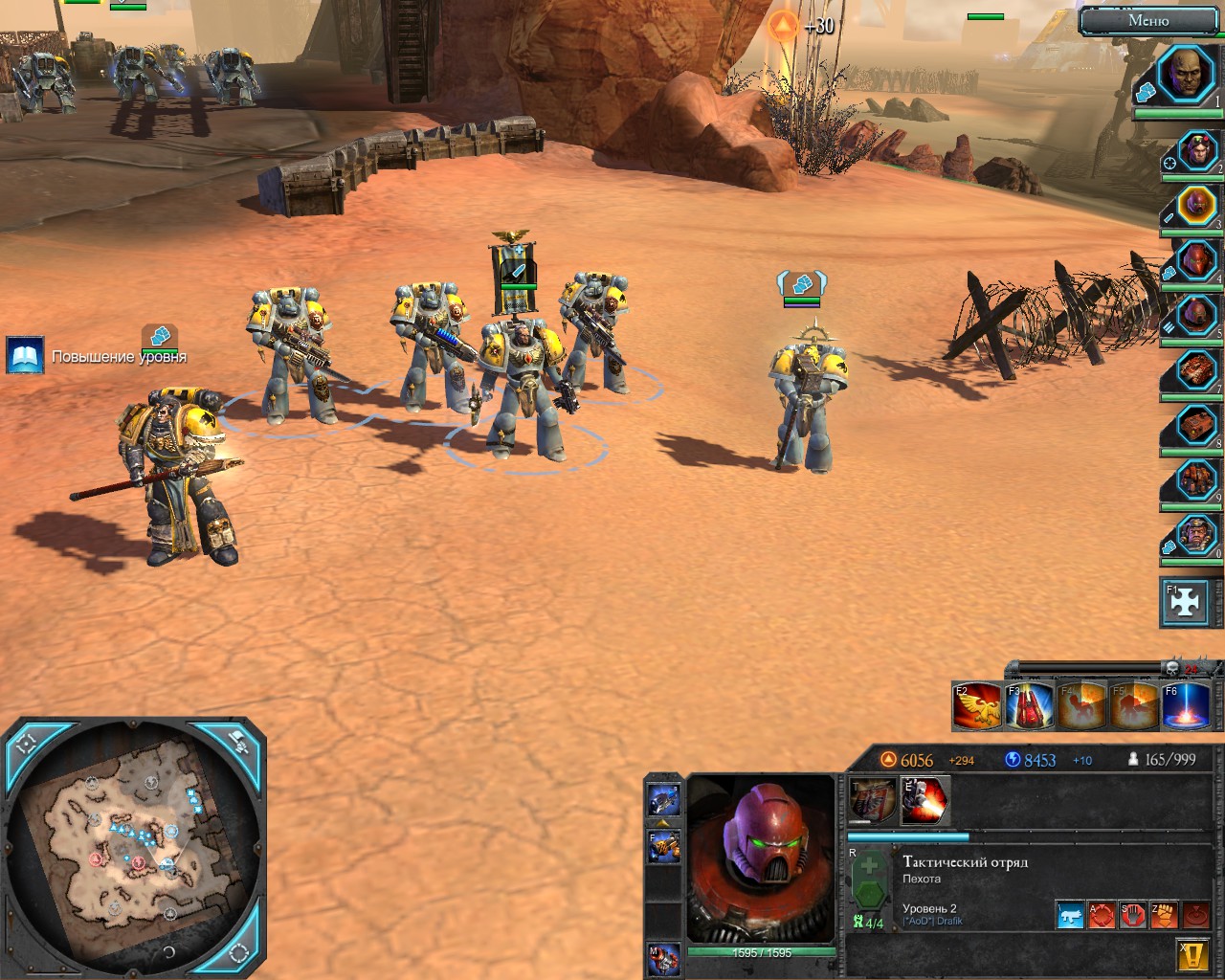1225x980 pixels.
Task: Select the dreadnought unit numbered 9
Action: (x=1196, y=477)
